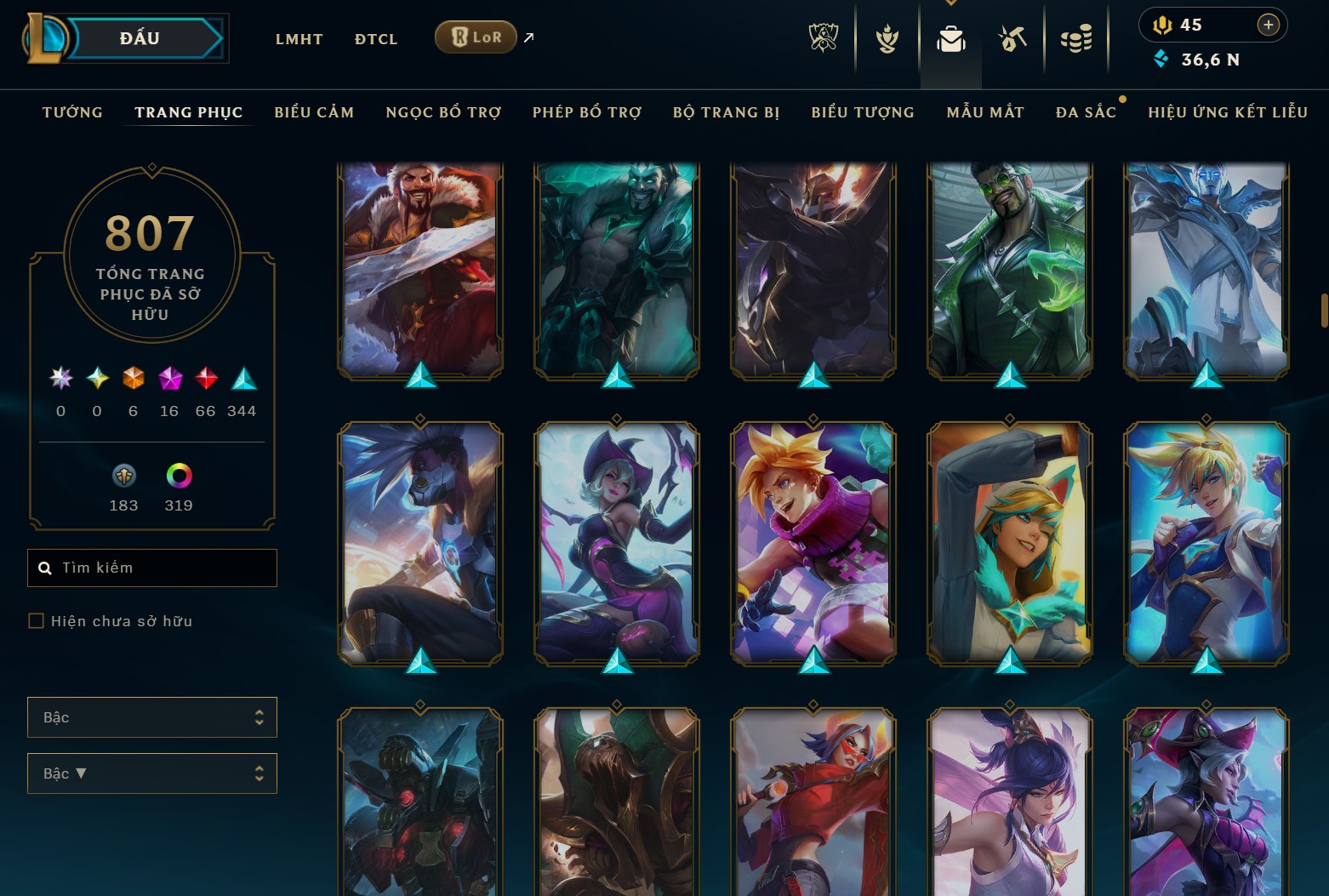Switch to the TƯỚNG tab
The image size is (1329, 896).
point(71,111)
